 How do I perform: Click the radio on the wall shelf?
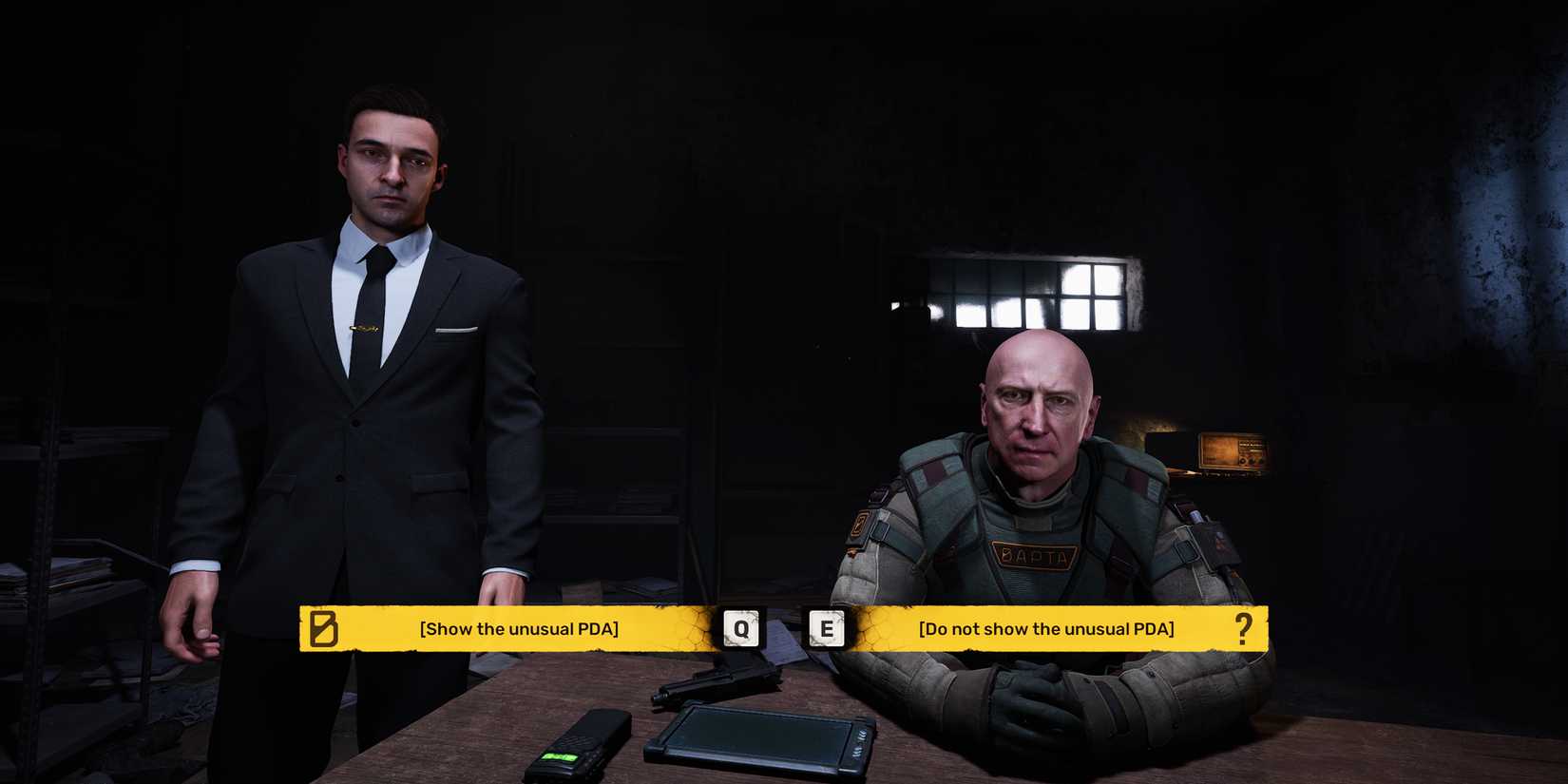click(1231, 449)
